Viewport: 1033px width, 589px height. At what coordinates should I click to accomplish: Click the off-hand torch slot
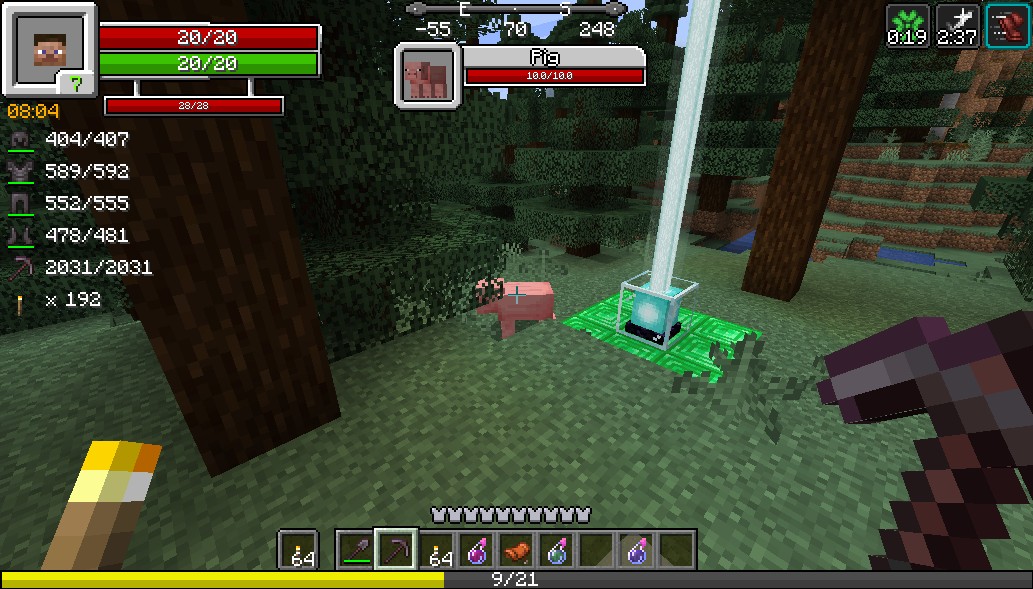pyautogui.click(x=298, y=549)
